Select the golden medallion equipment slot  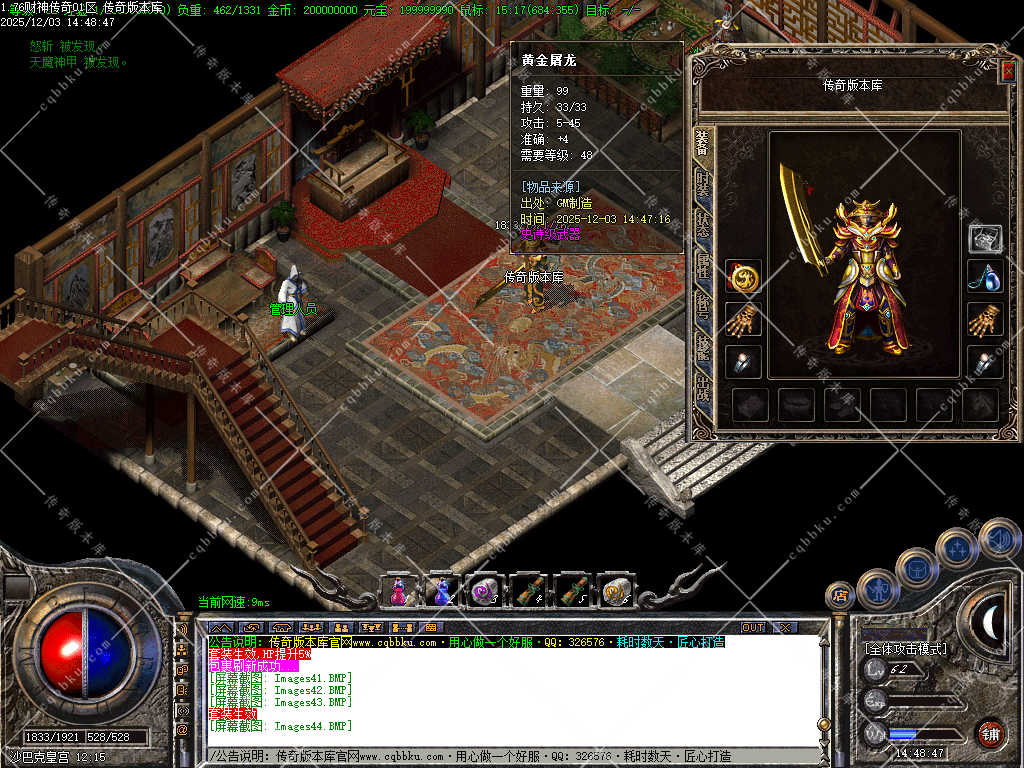743,278
